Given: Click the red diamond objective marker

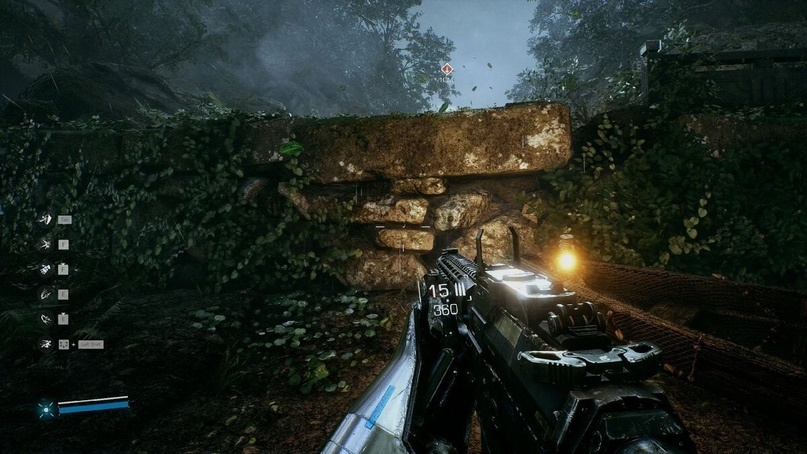Looking at the screenshot, I should (x=446, y=69).
